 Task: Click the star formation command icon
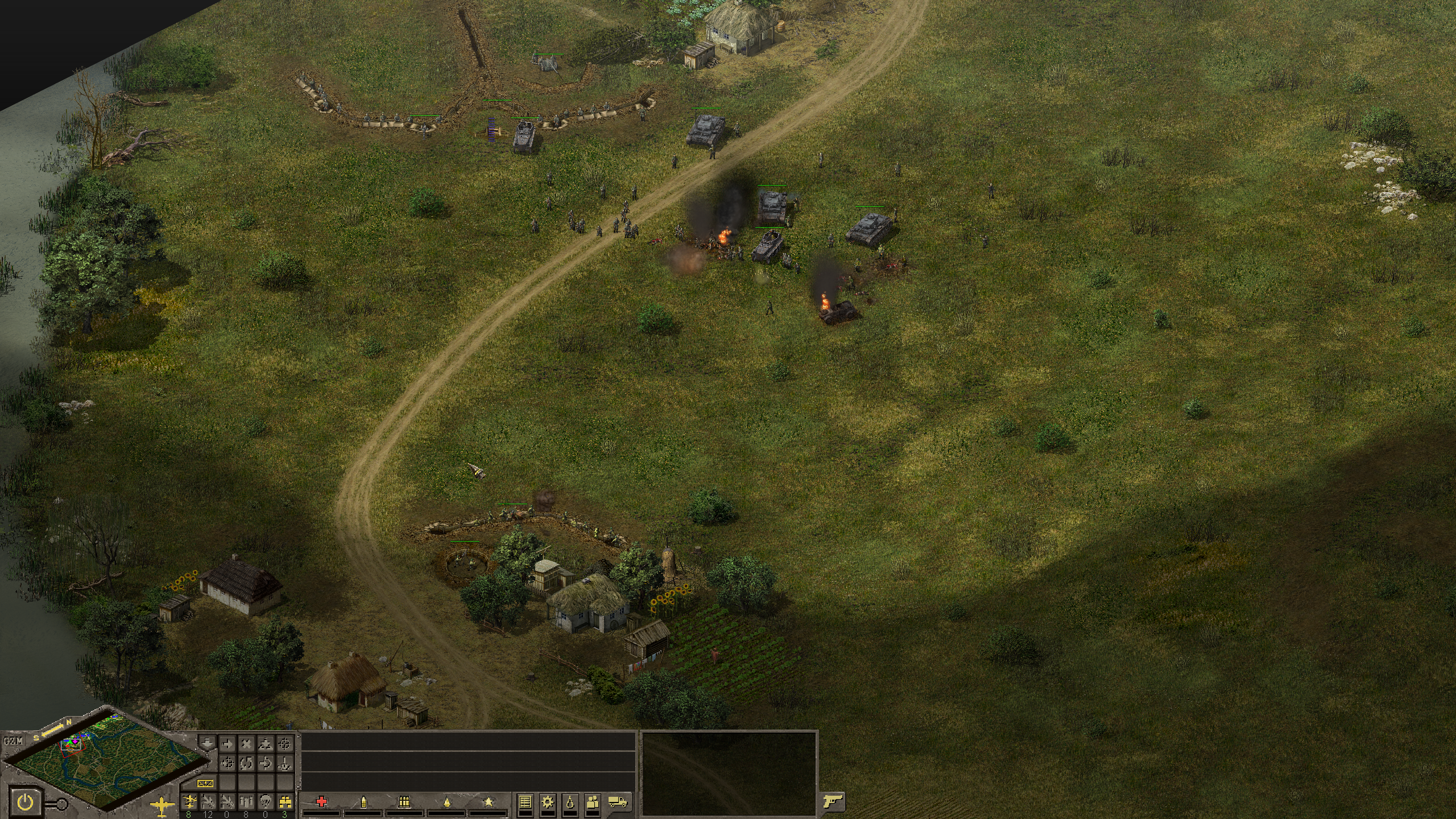[x=266, y=744]
